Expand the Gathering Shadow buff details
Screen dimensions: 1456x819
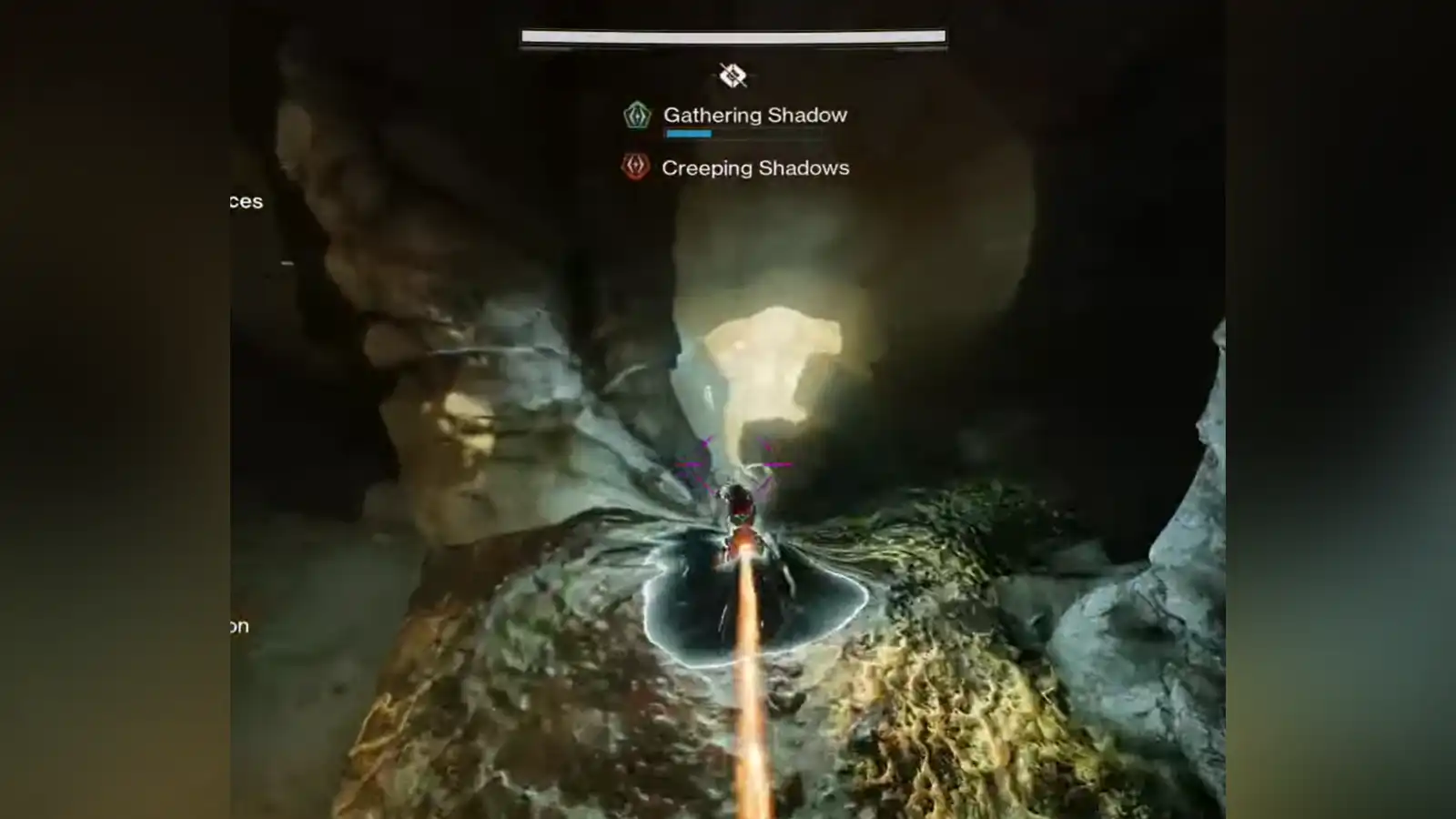tap(755, 115)
